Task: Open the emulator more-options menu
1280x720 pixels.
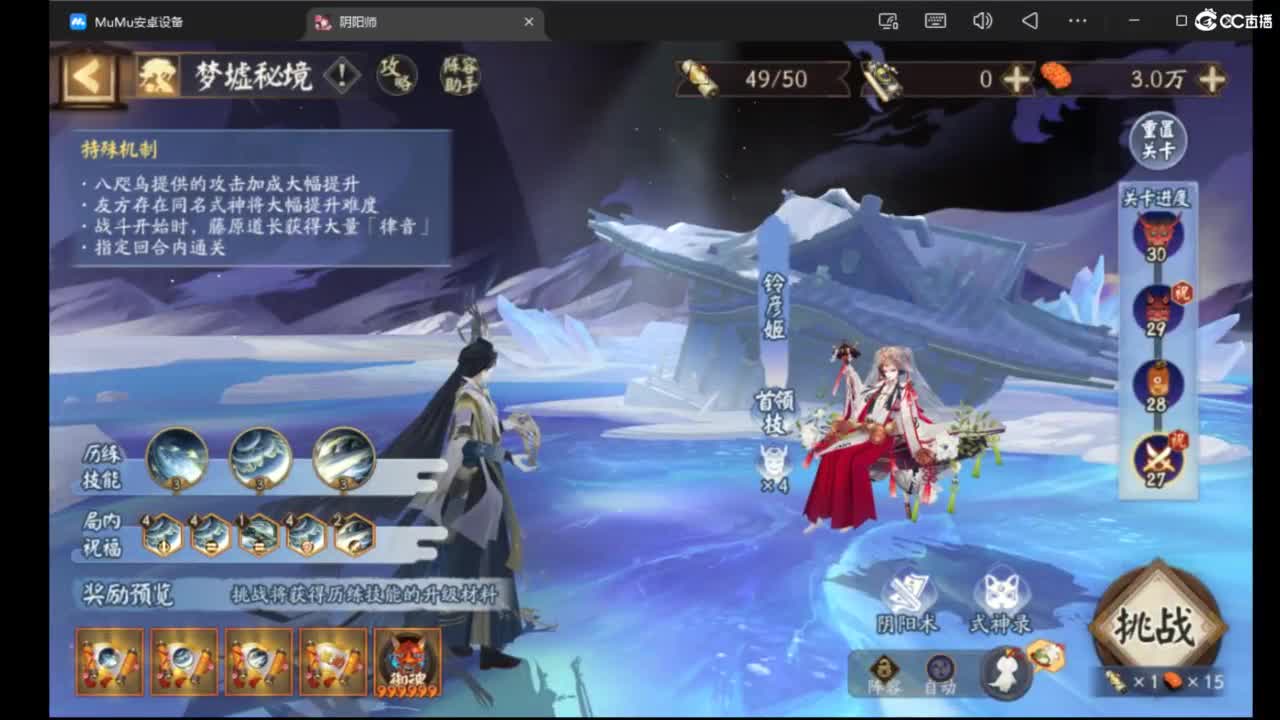Action: pyautogui.click(x=1077, y=20)
